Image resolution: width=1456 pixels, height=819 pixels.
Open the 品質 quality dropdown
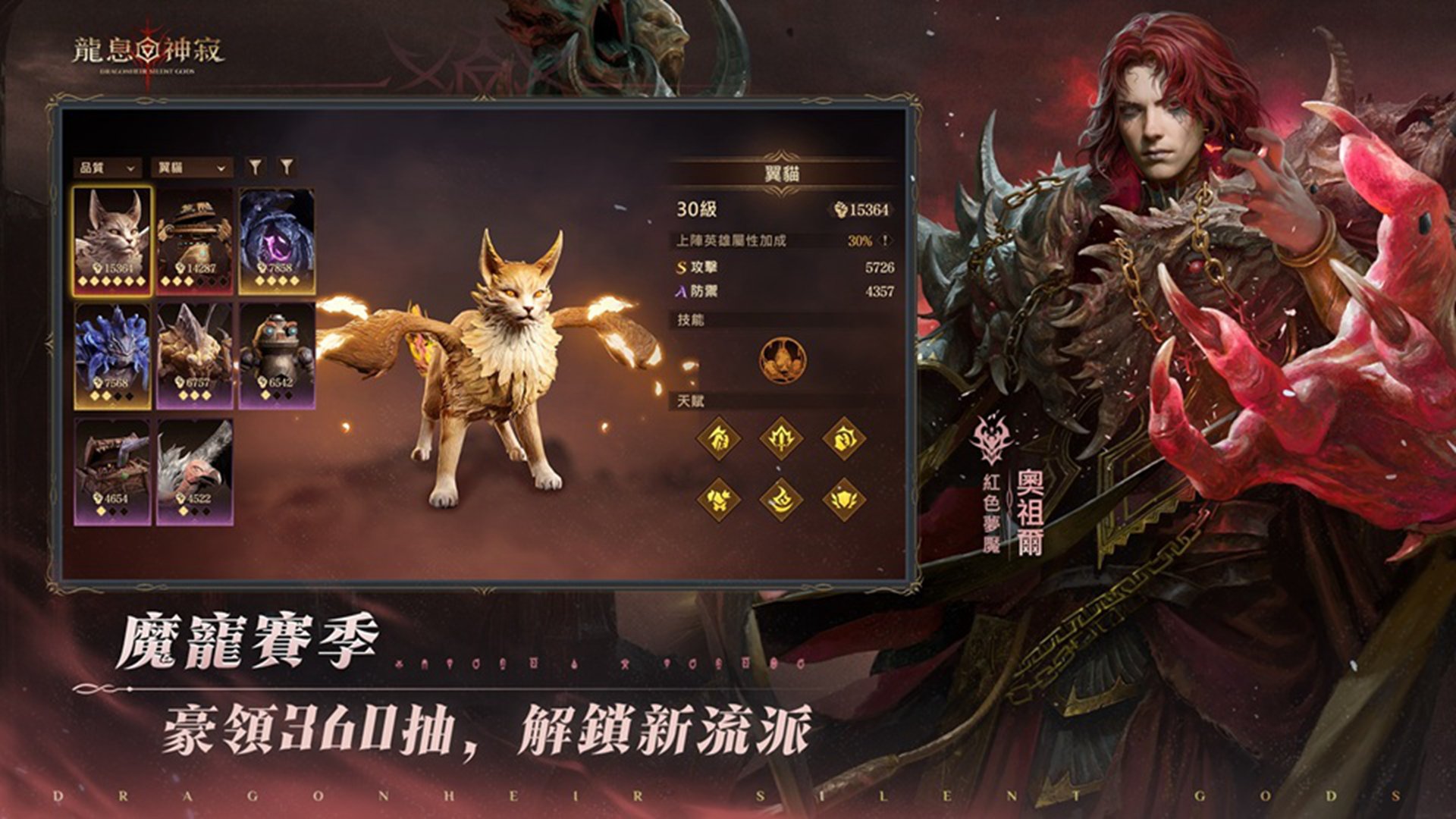click(106, 168)
